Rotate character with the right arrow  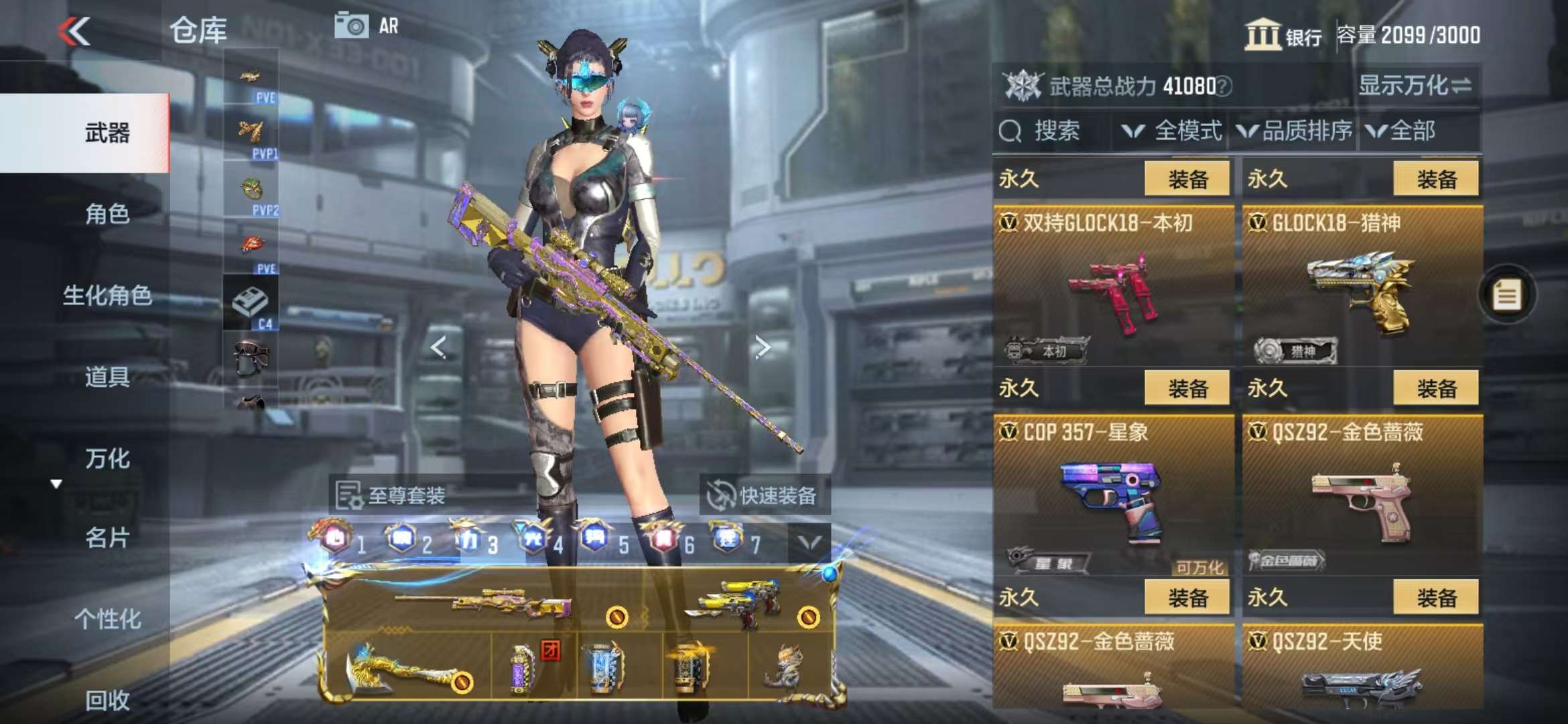pos(762,347)
